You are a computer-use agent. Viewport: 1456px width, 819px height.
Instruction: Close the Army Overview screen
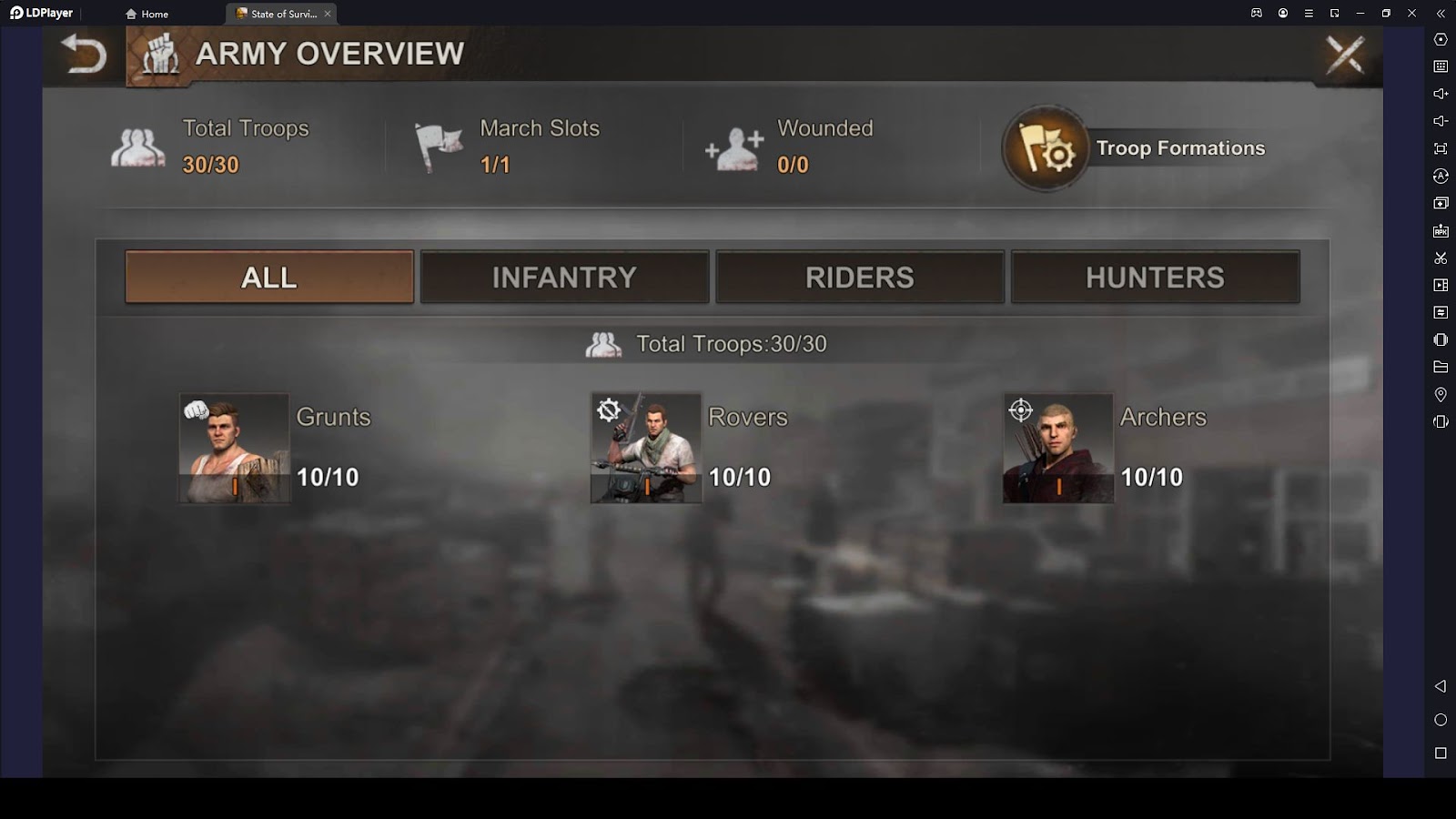[1345, 55]
